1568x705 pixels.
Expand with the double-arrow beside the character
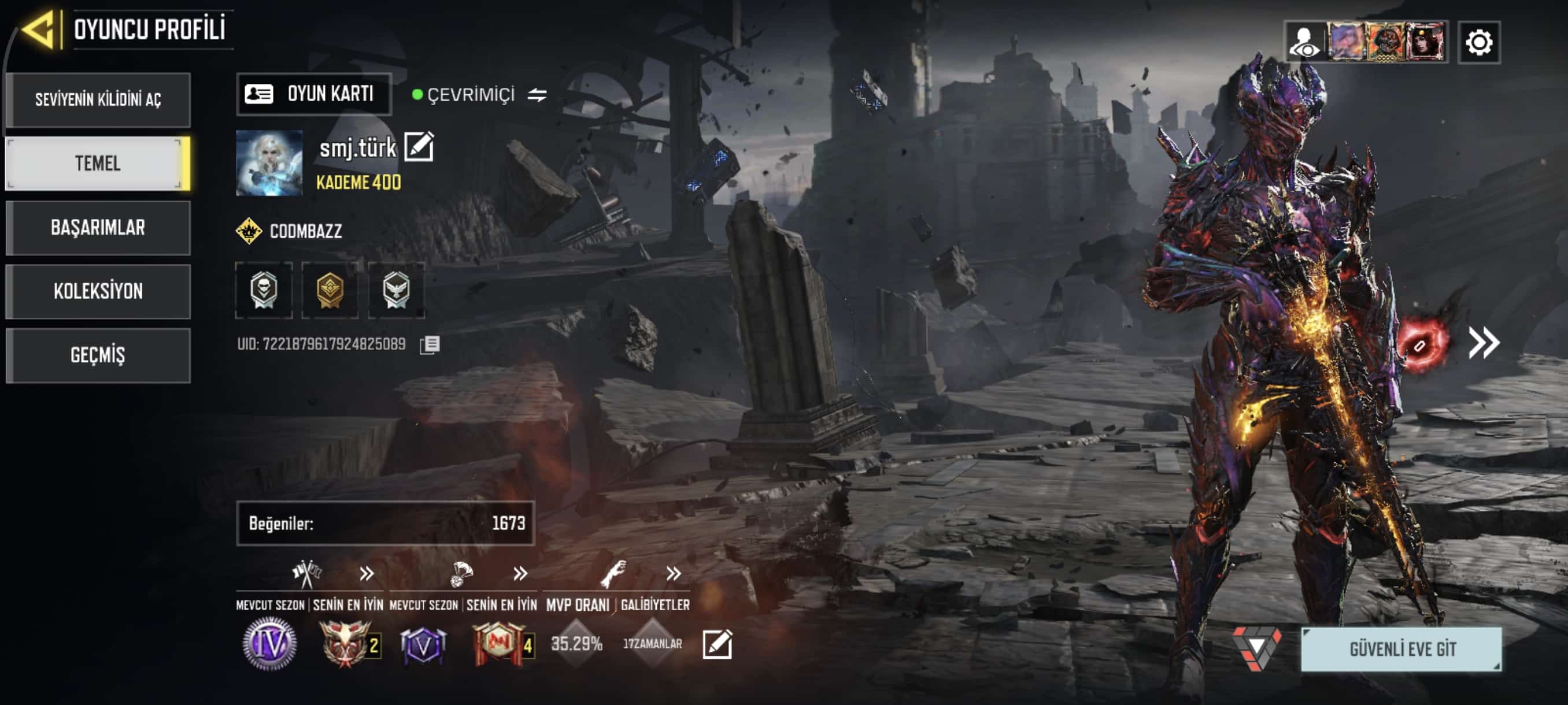1484,343
